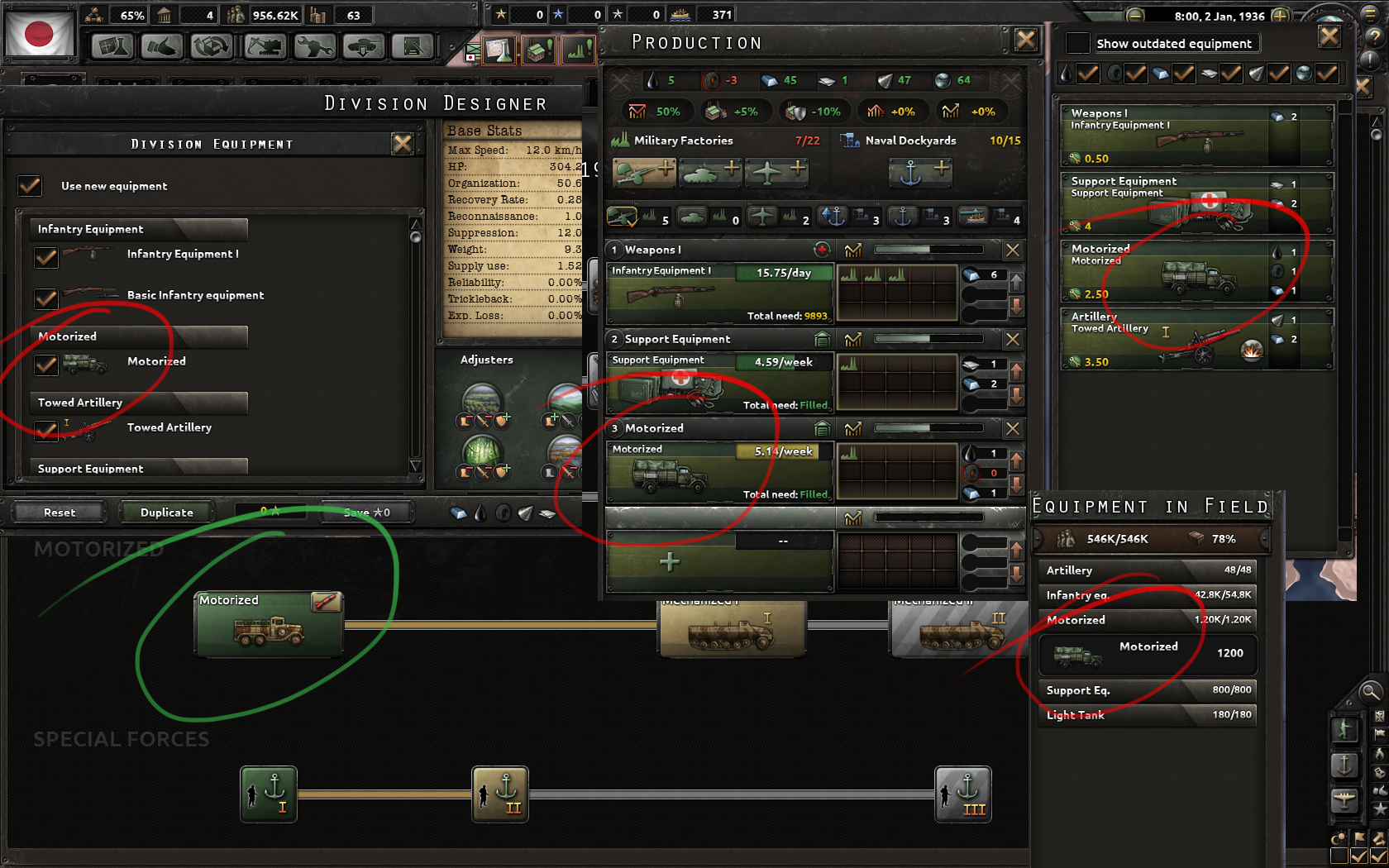Uncheck Towed Artillery equipment checkbox
Screen dimensions: 1389x868
pos(46,431)
